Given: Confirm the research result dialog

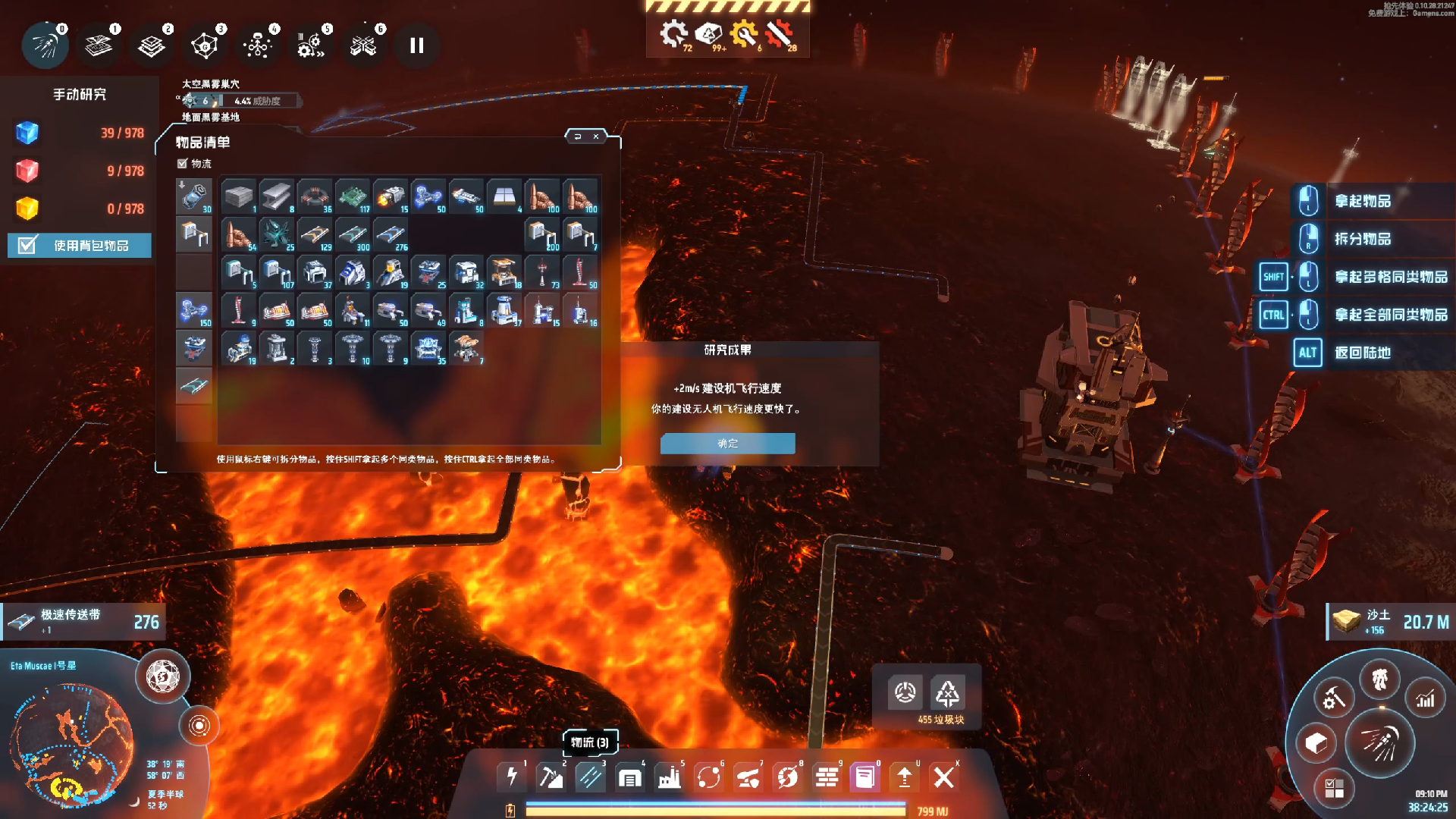Looking at the screenshot, I should 727,444.
